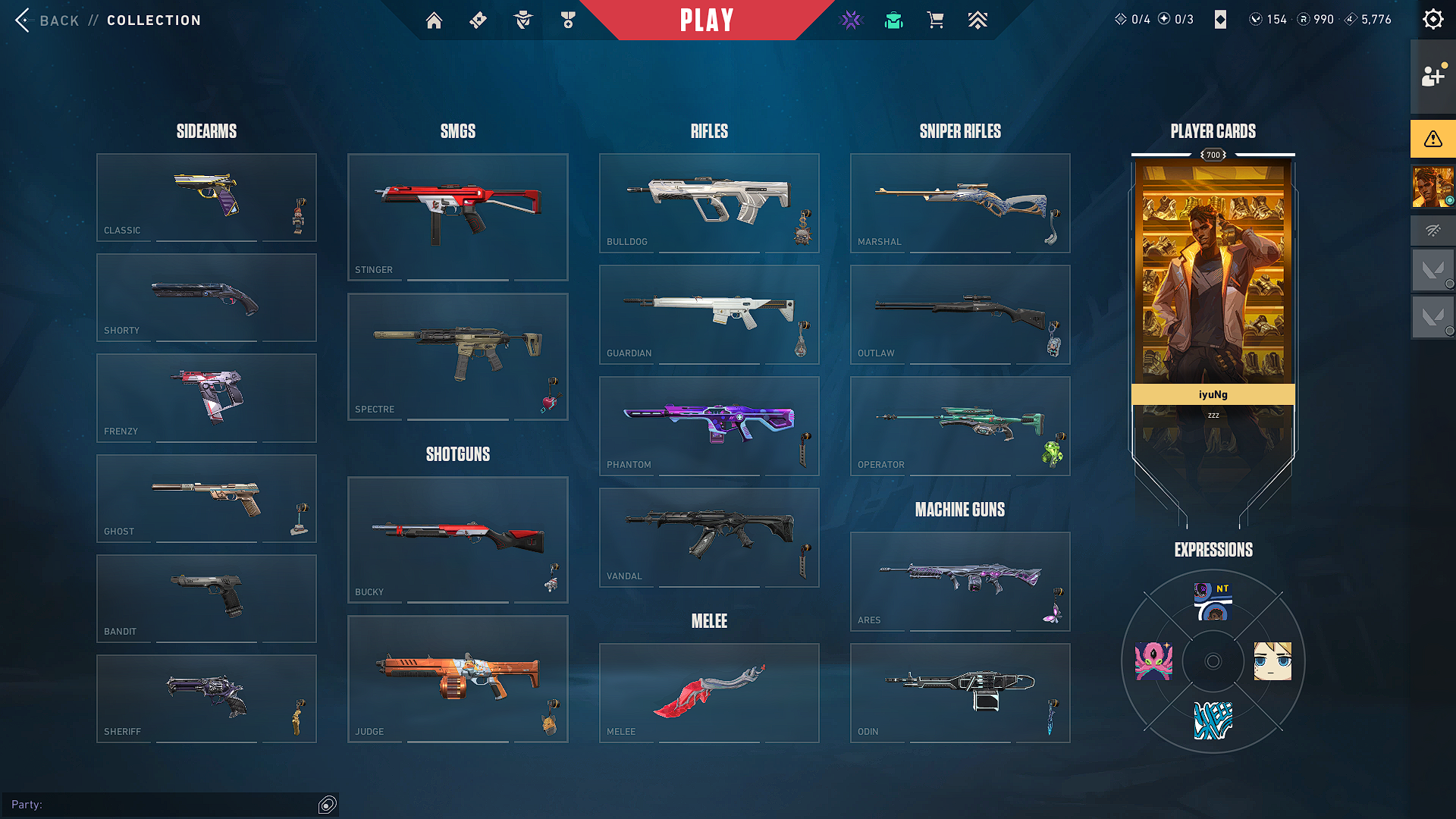Select the Melee knife slot
Image resolution: width=1456 pixels, height=819 pixels.
709,692
